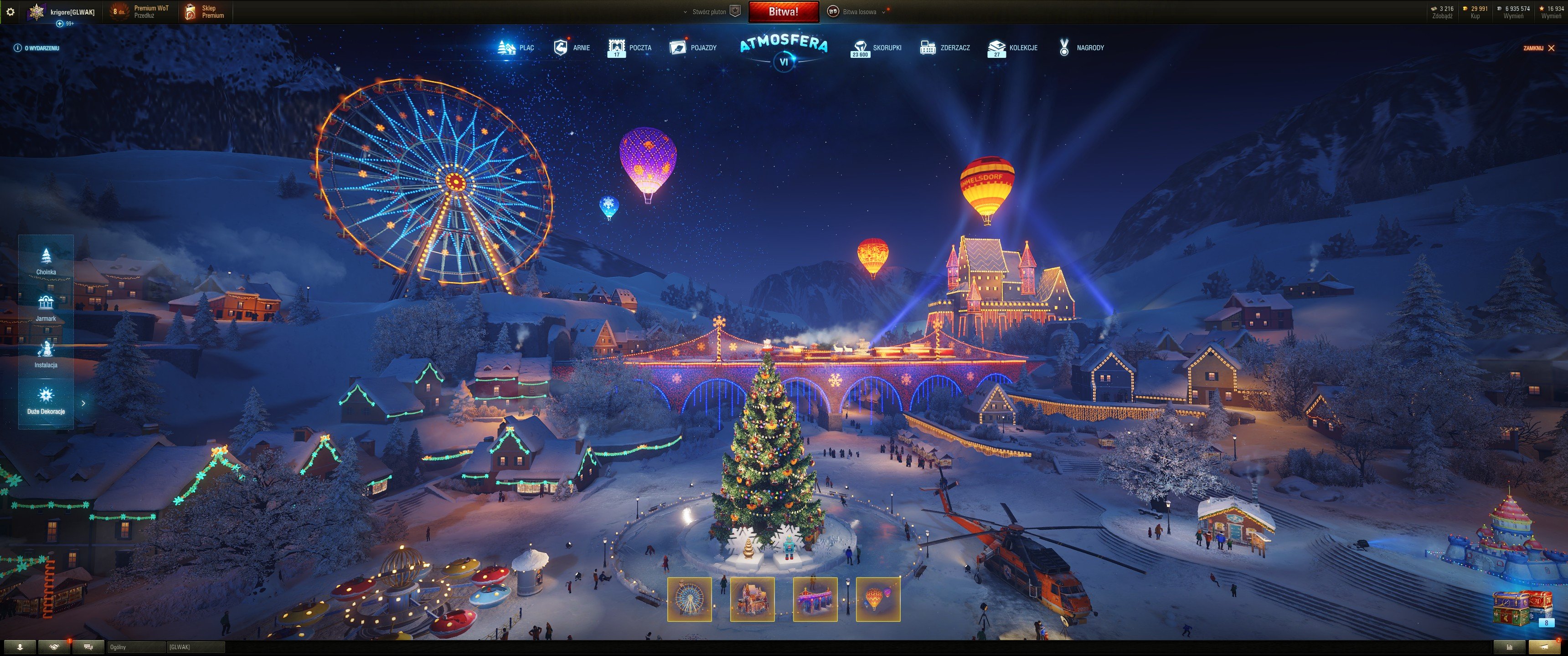
Task: Open the Zderzacz tab
Action: click(945, 47)
